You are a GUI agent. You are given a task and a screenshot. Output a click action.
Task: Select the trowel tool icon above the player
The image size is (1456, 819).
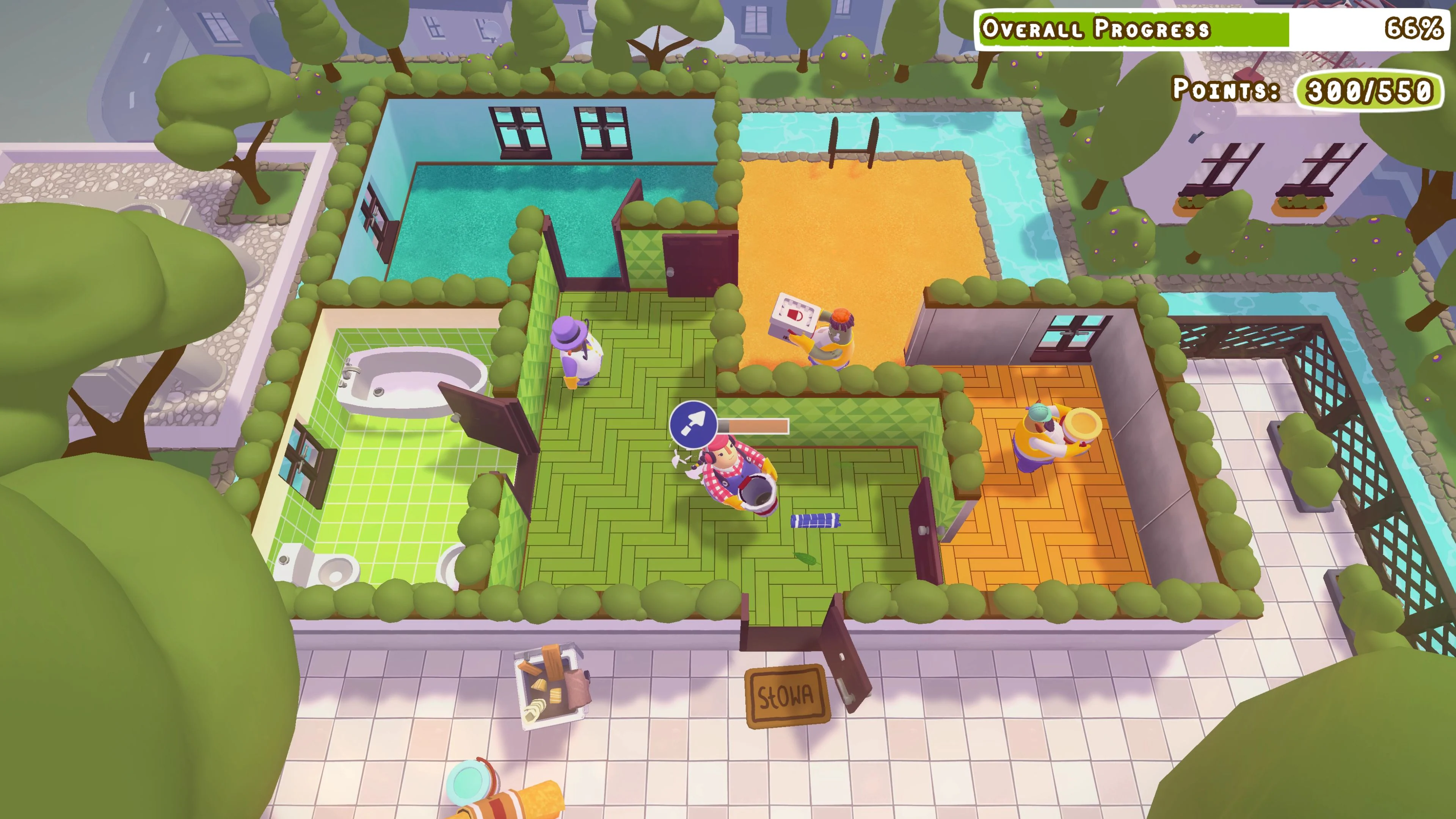point(694,425)
